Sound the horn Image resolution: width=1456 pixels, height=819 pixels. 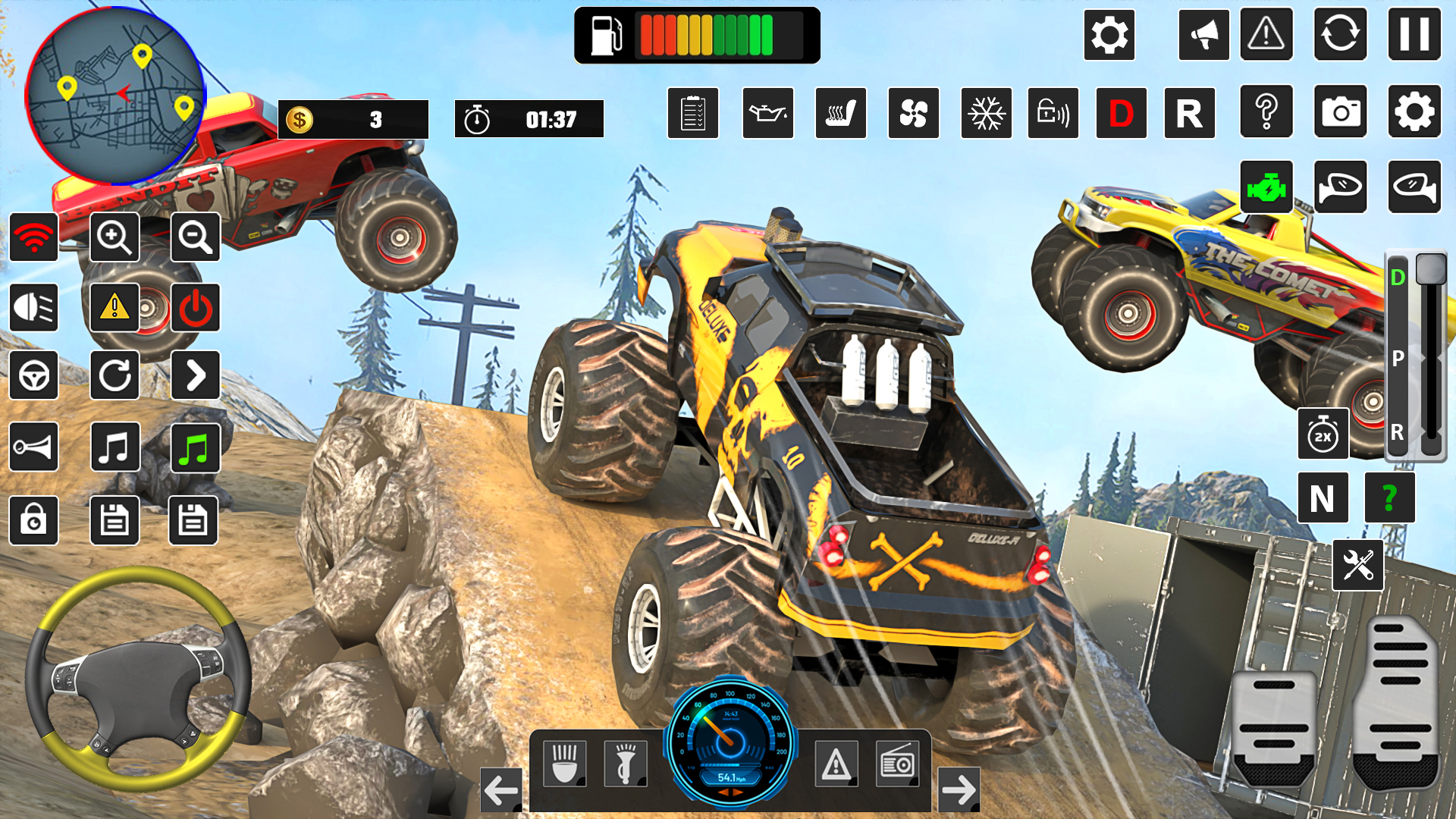pyautogui.click(x=34, y=447)
